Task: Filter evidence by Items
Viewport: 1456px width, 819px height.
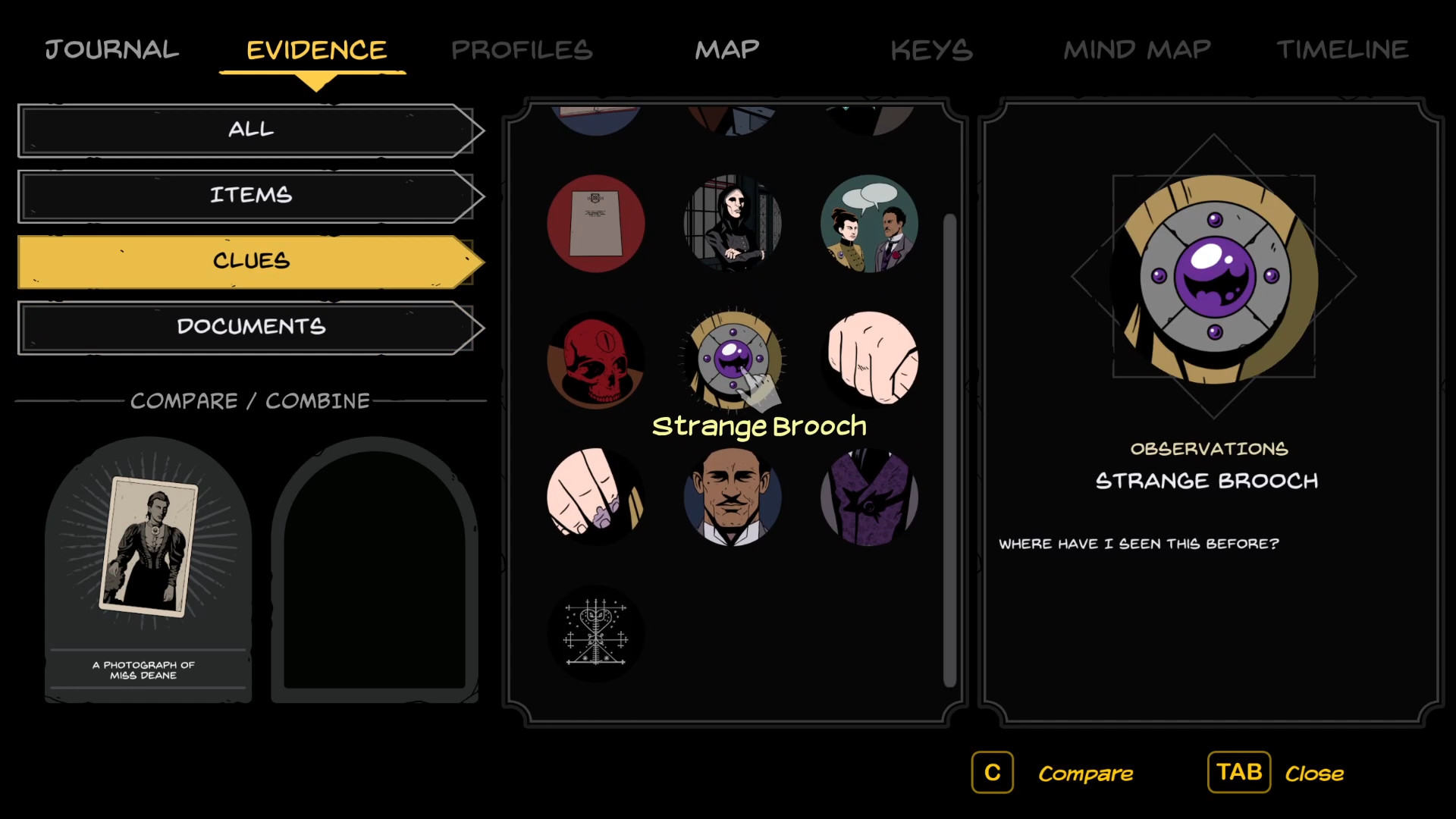Action: (x=250, y=196)
